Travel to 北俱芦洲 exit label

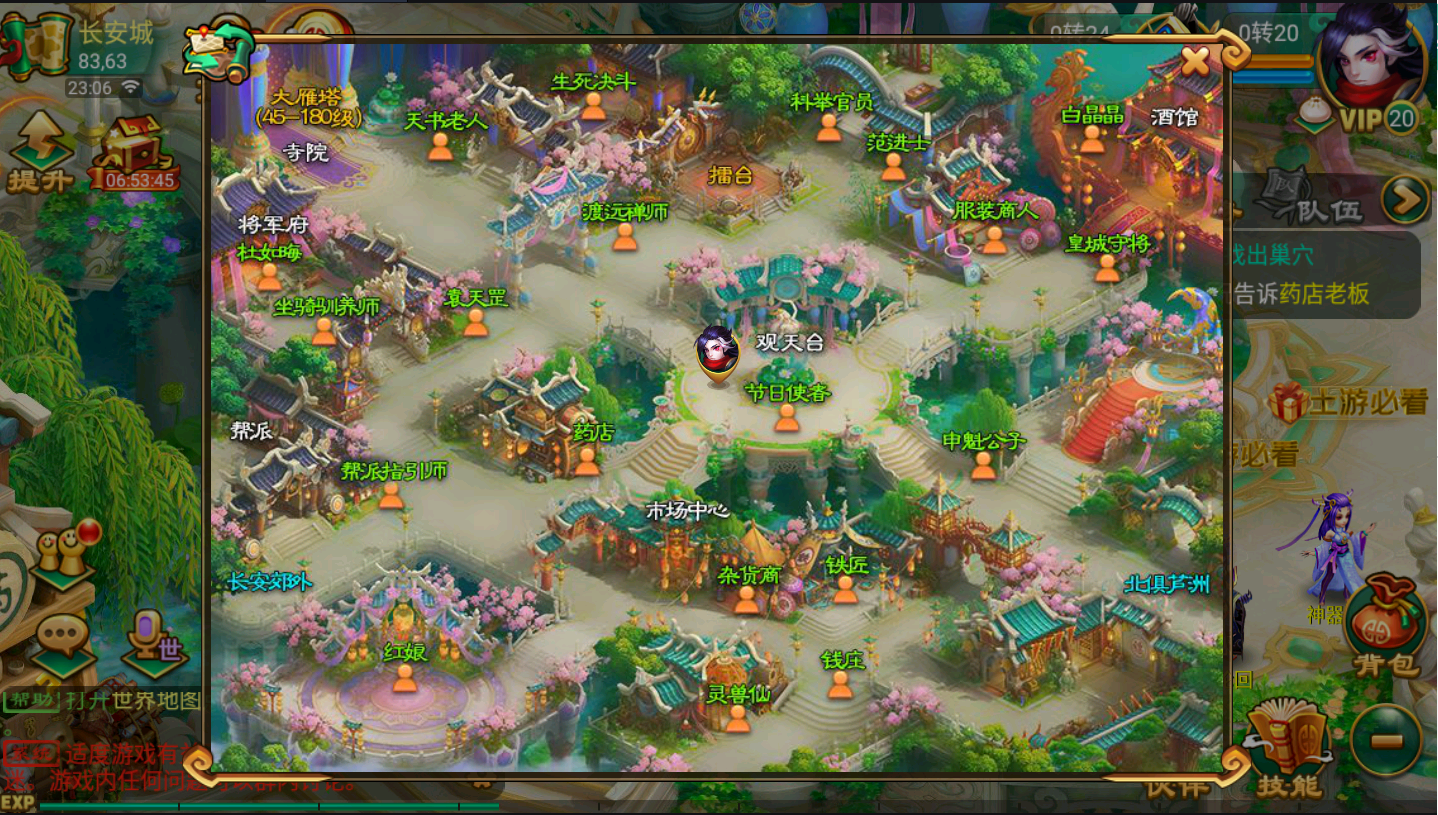(x=1166, y=584)
